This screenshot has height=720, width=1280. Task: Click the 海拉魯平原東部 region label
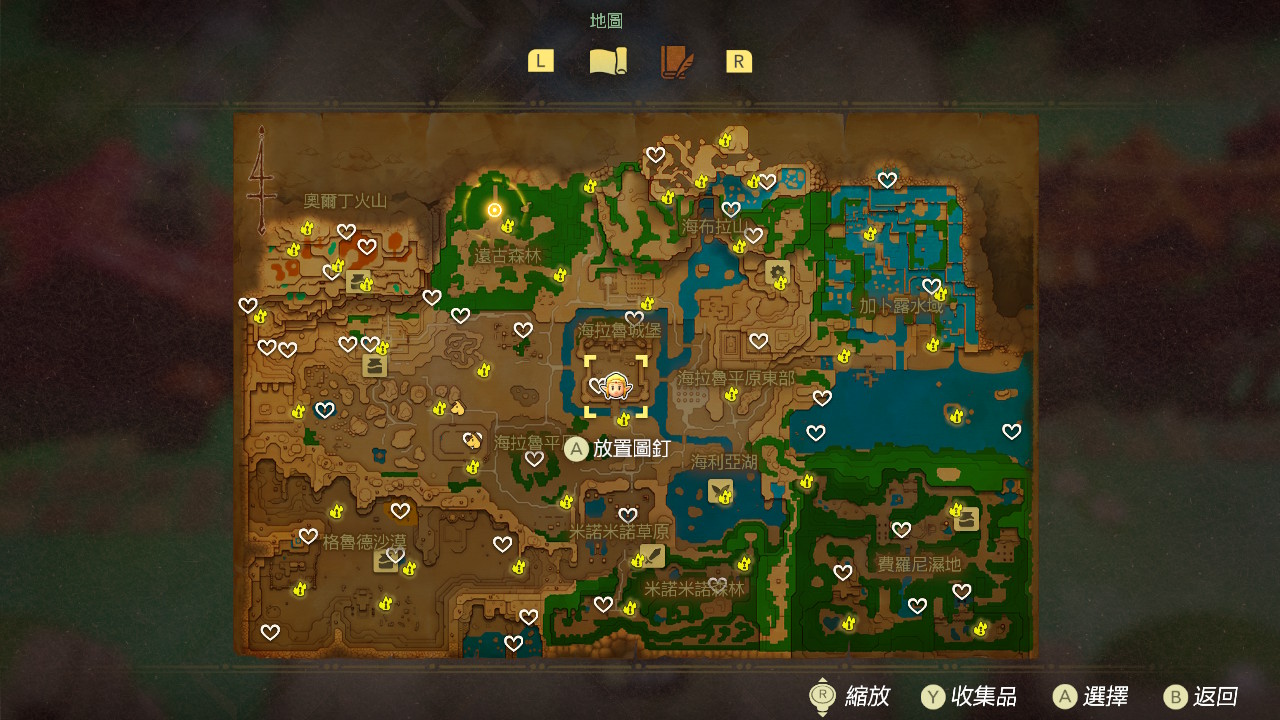click(736, 378)
